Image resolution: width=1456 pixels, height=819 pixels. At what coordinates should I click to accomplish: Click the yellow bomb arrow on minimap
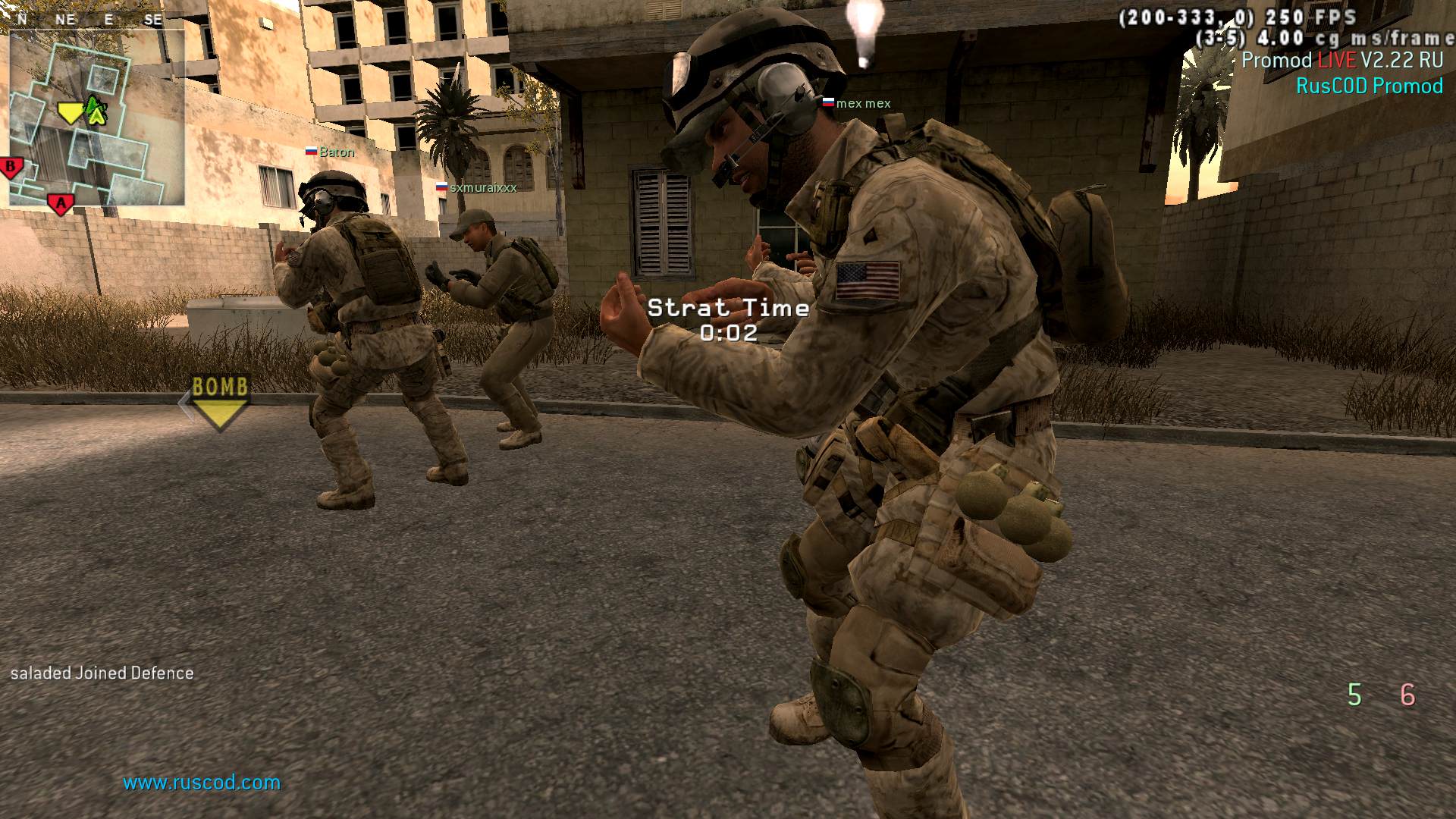pos(71,114)
